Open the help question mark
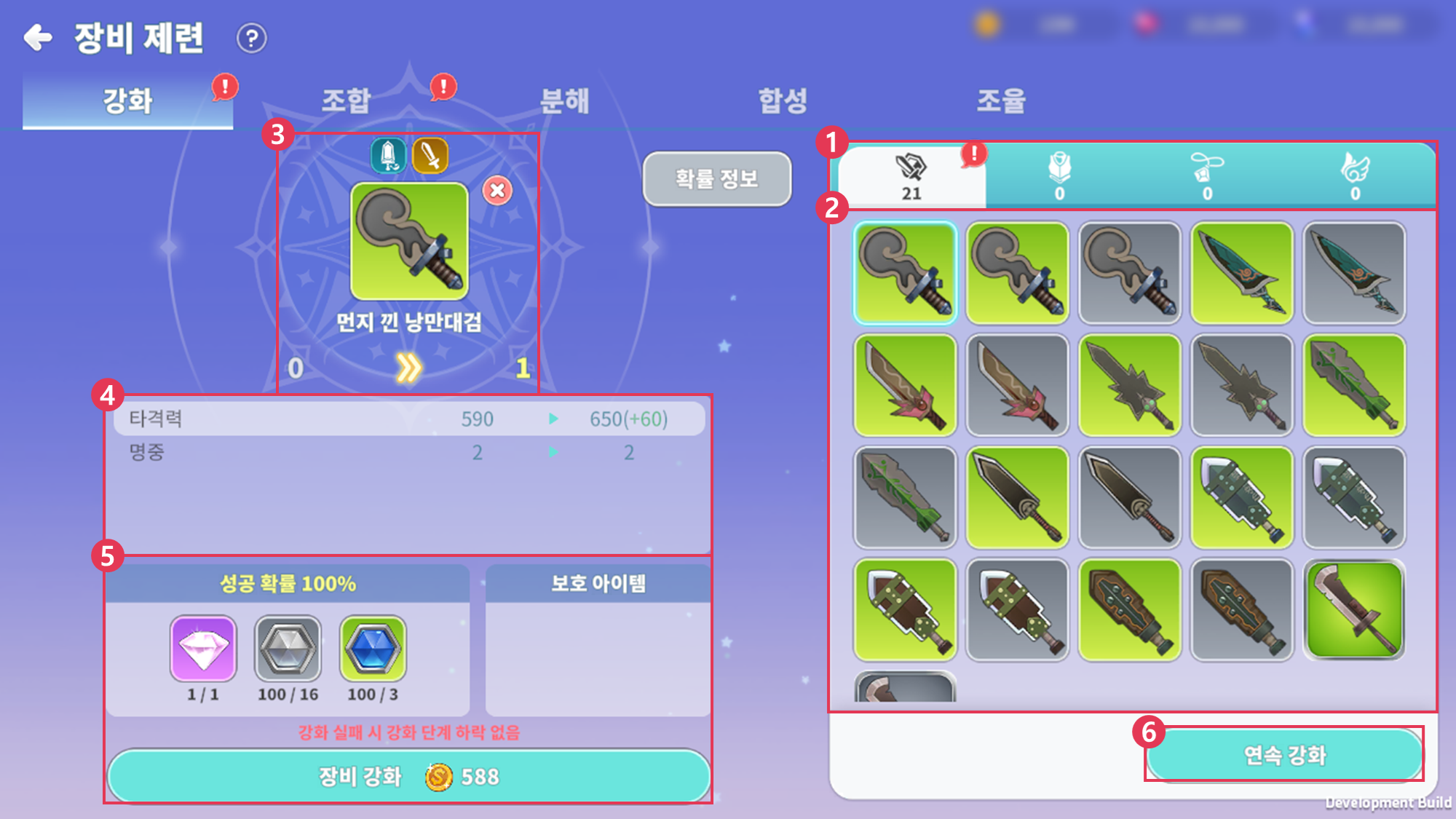 pyautogui.click(x=252, y=38)
